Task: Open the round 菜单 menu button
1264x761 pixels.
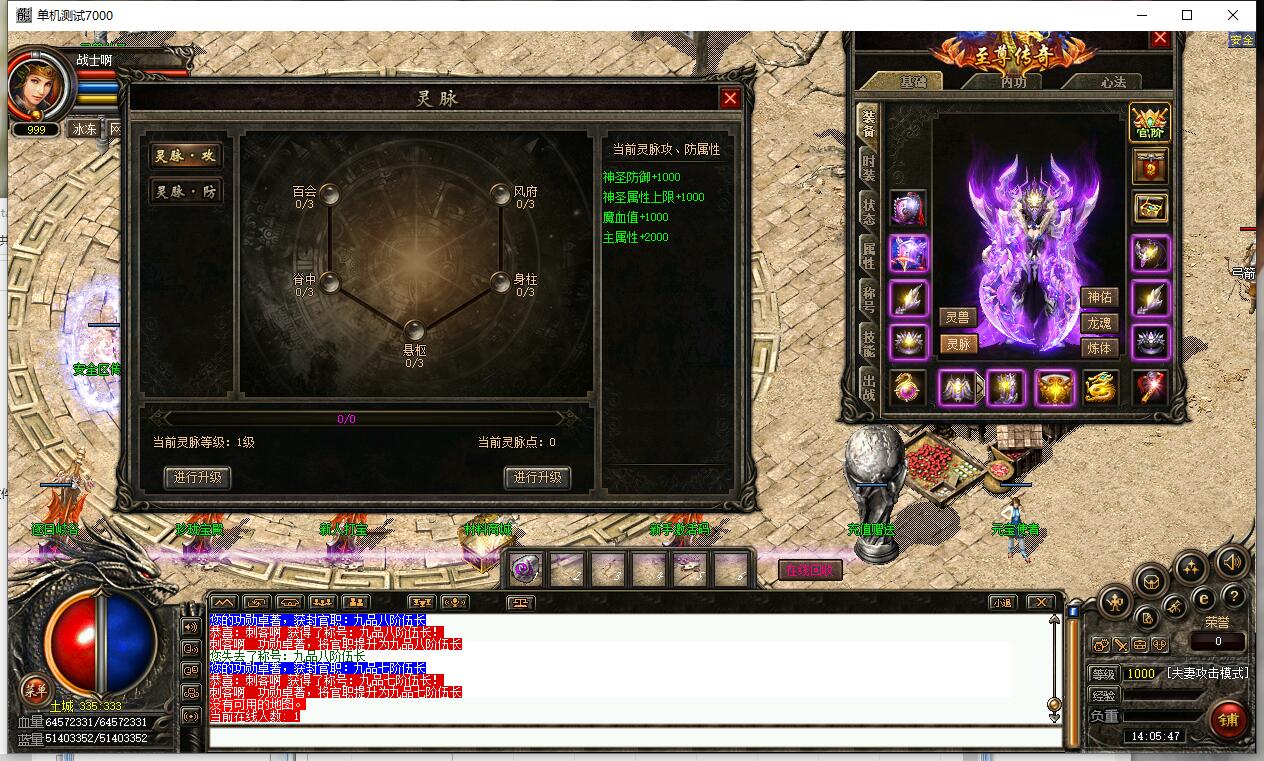Action: [x=36, y=689]
